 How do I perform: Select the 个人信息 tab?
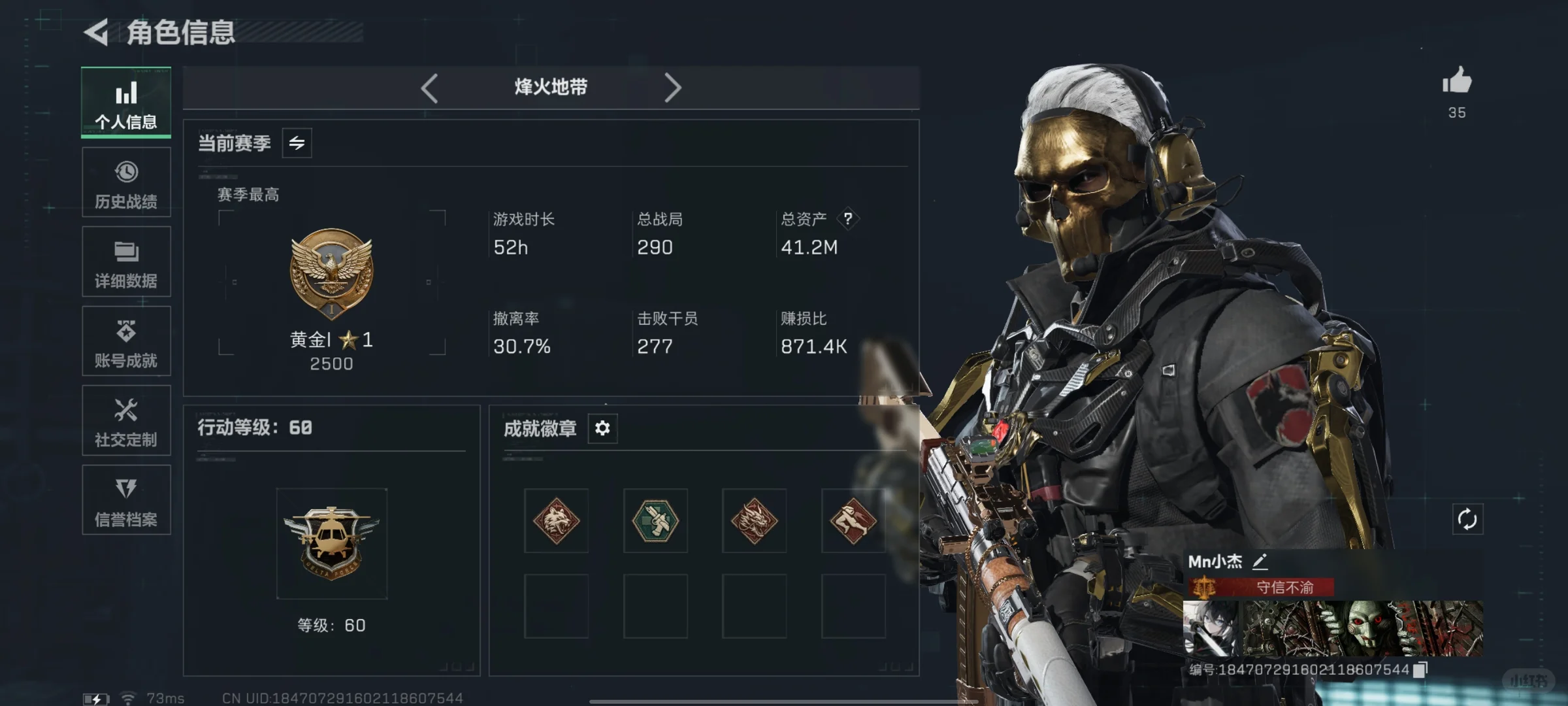(x=125, y=103)
